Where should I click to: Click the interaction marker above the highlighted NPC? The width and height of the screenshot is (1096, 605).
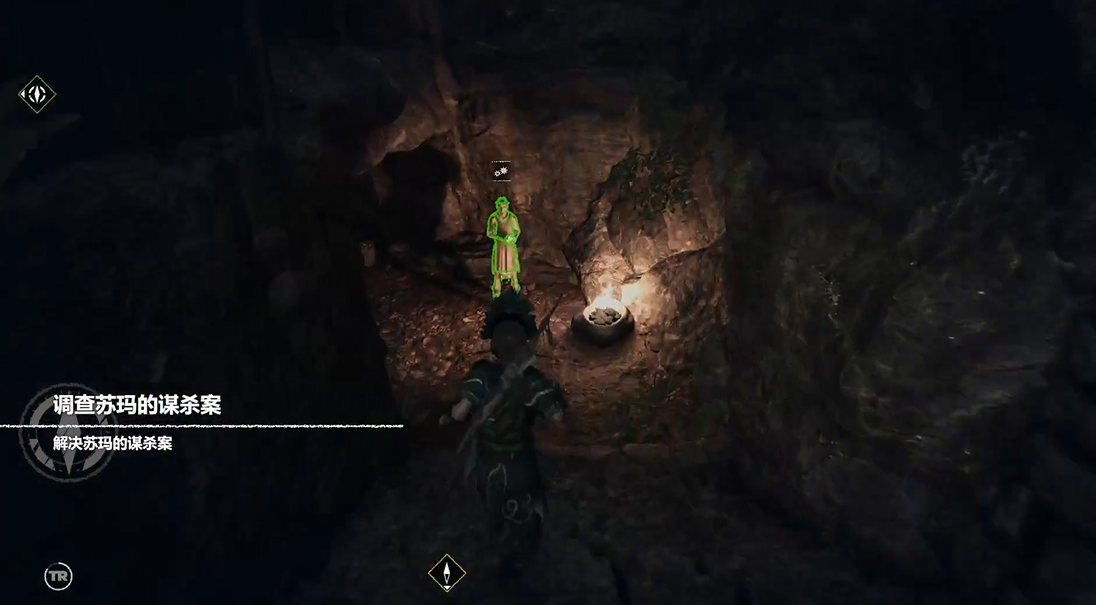tap(501, 172)
